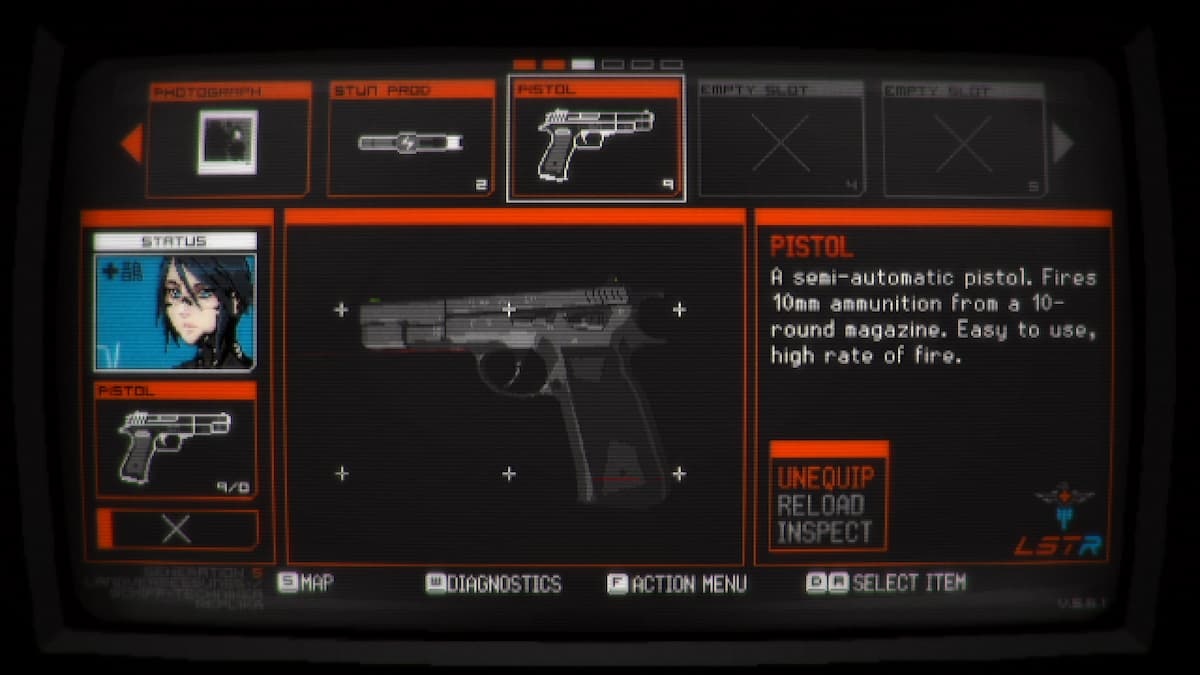The image size is (1200, 675).
Task: Select the Photograph inventory slot
Action: 228,139
